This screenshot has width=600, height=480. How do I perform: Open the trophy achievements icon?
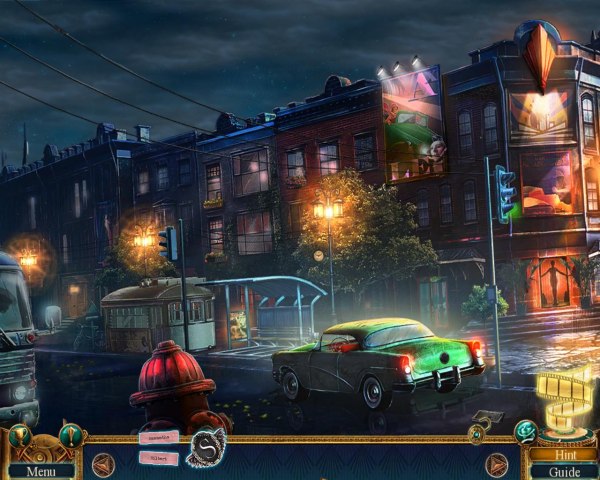coord(20,435)
